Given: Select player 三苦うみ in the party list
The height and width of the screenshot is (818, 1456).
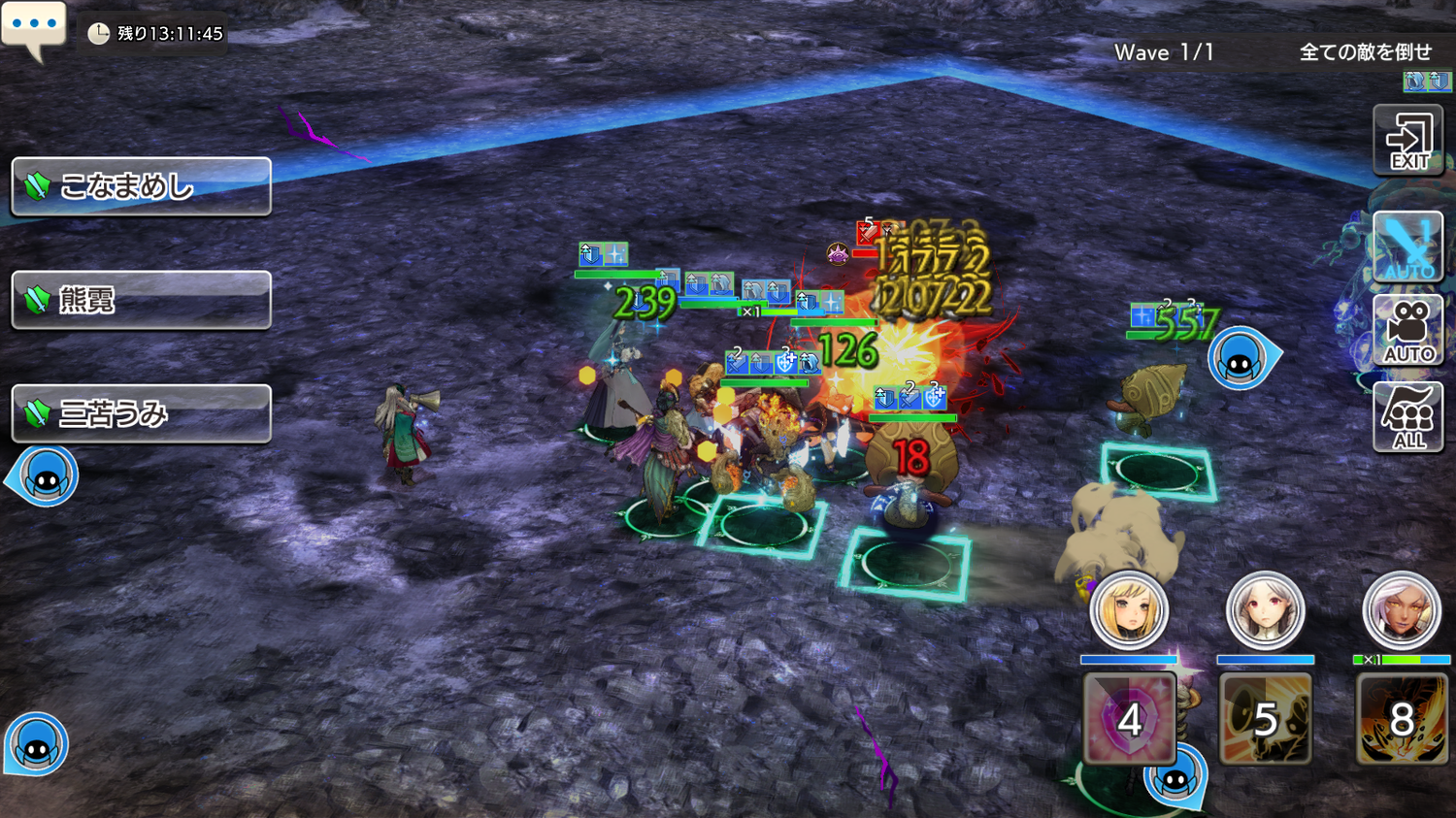Looking at the screenshot, I should 141,414.
